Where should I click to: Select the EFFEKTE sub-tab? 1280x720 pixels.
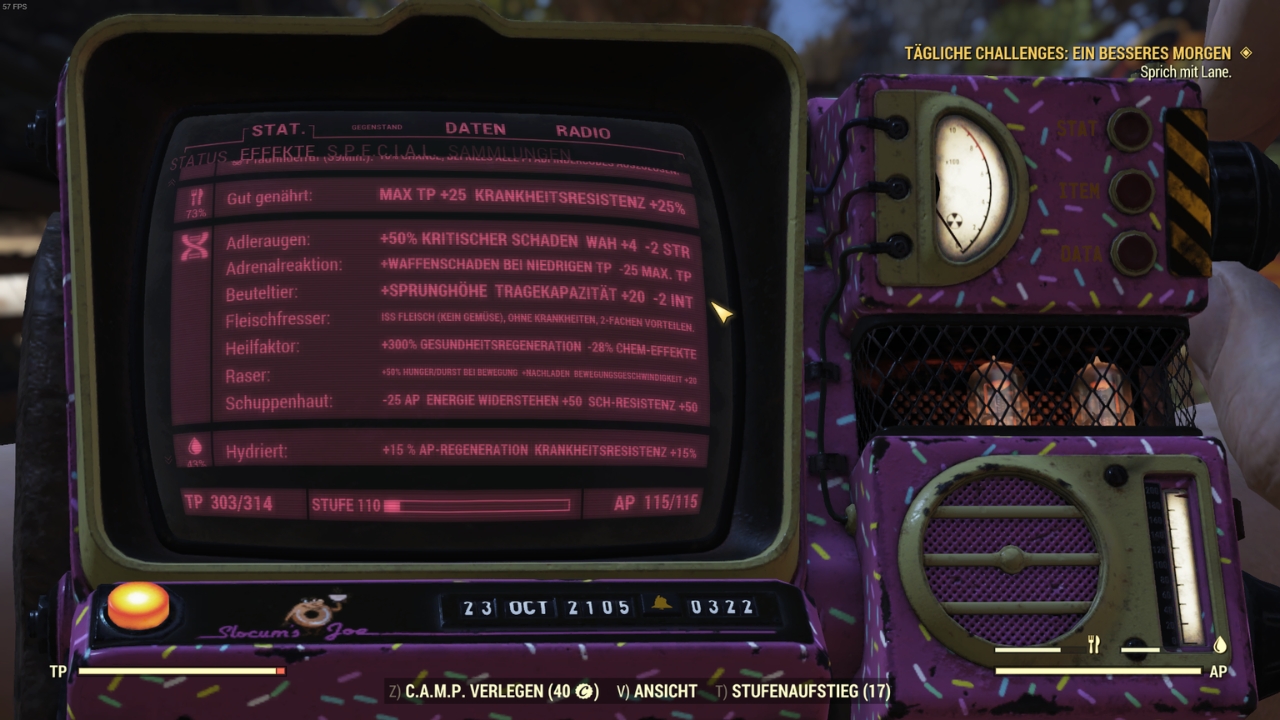pyautogui.click(x=278, y=152)
